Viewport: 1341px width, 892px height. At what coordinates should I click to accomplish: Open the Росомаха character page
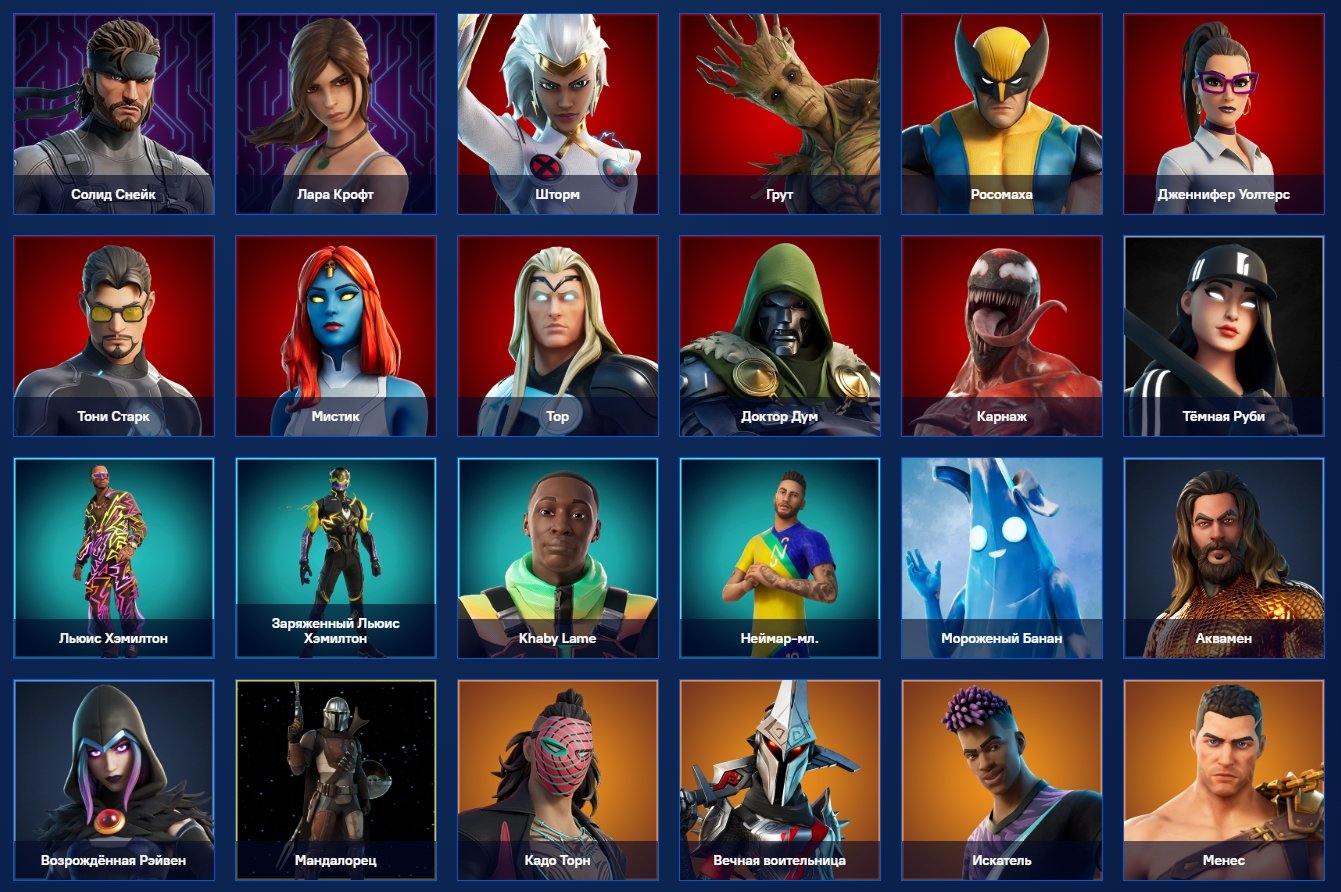point(1003,110)
